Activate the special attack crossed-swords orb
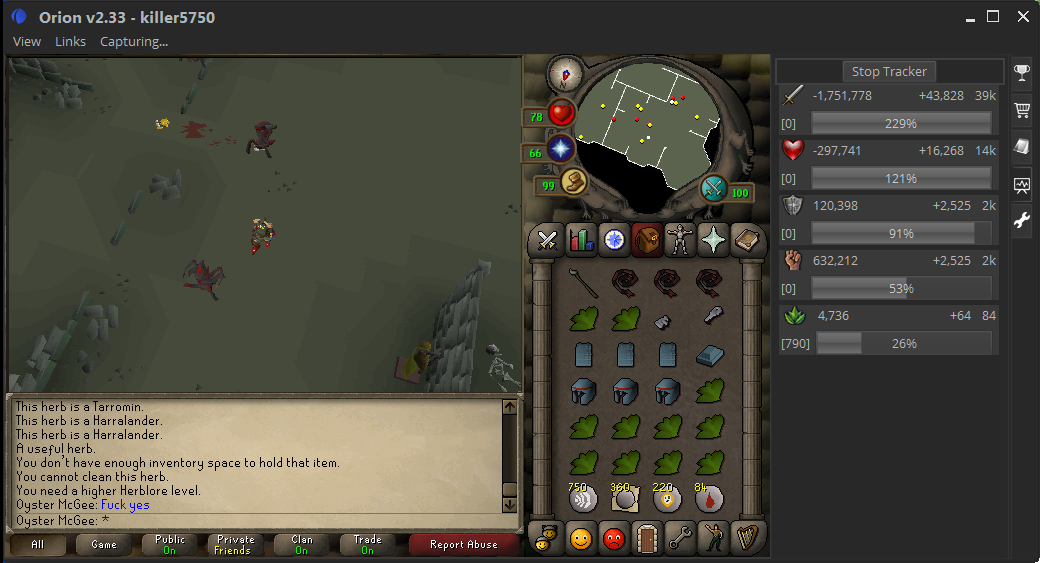This screenshot has width=1040, height=563. (714, 188)
